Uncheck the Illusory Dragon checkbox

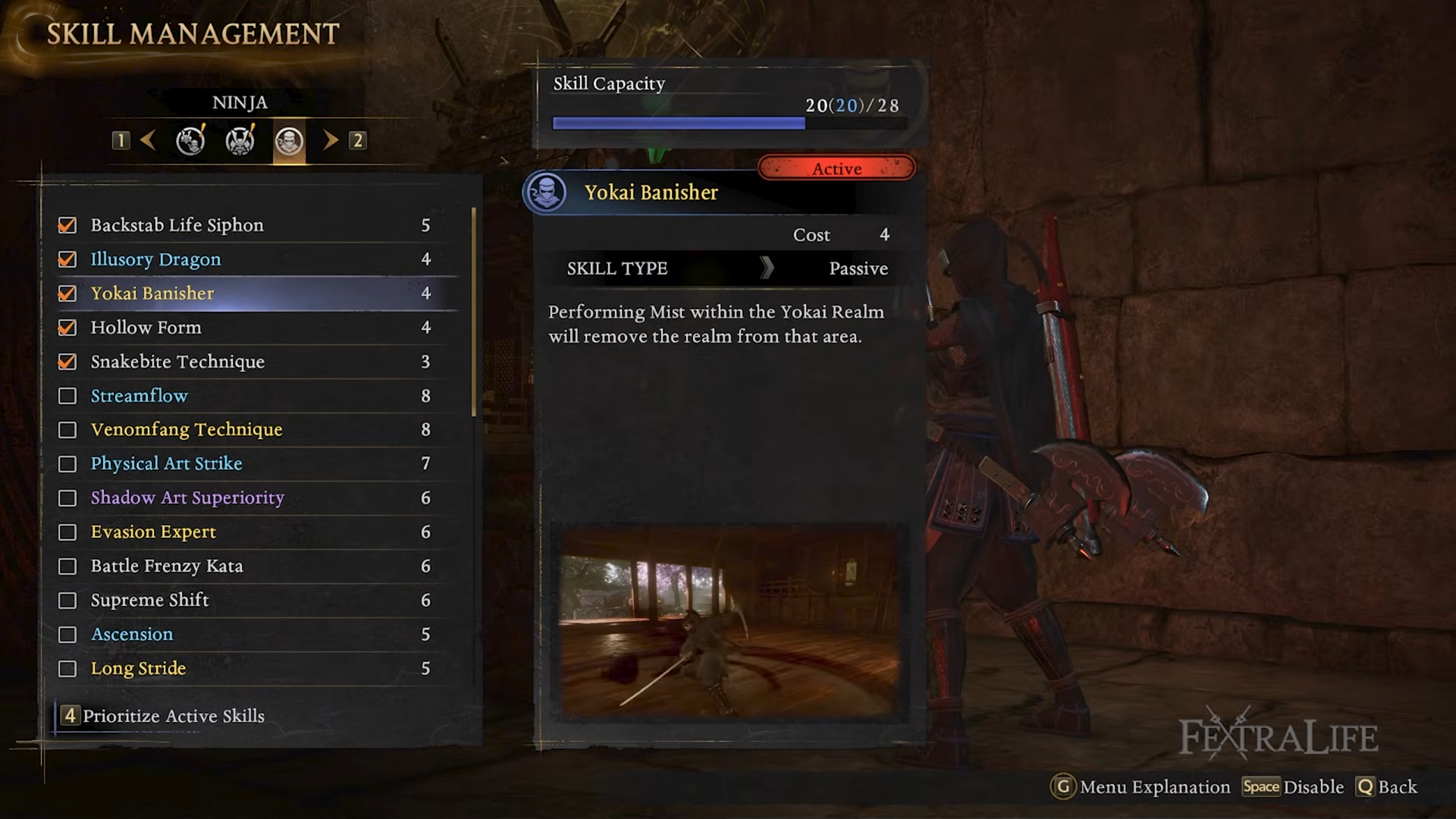67,259
